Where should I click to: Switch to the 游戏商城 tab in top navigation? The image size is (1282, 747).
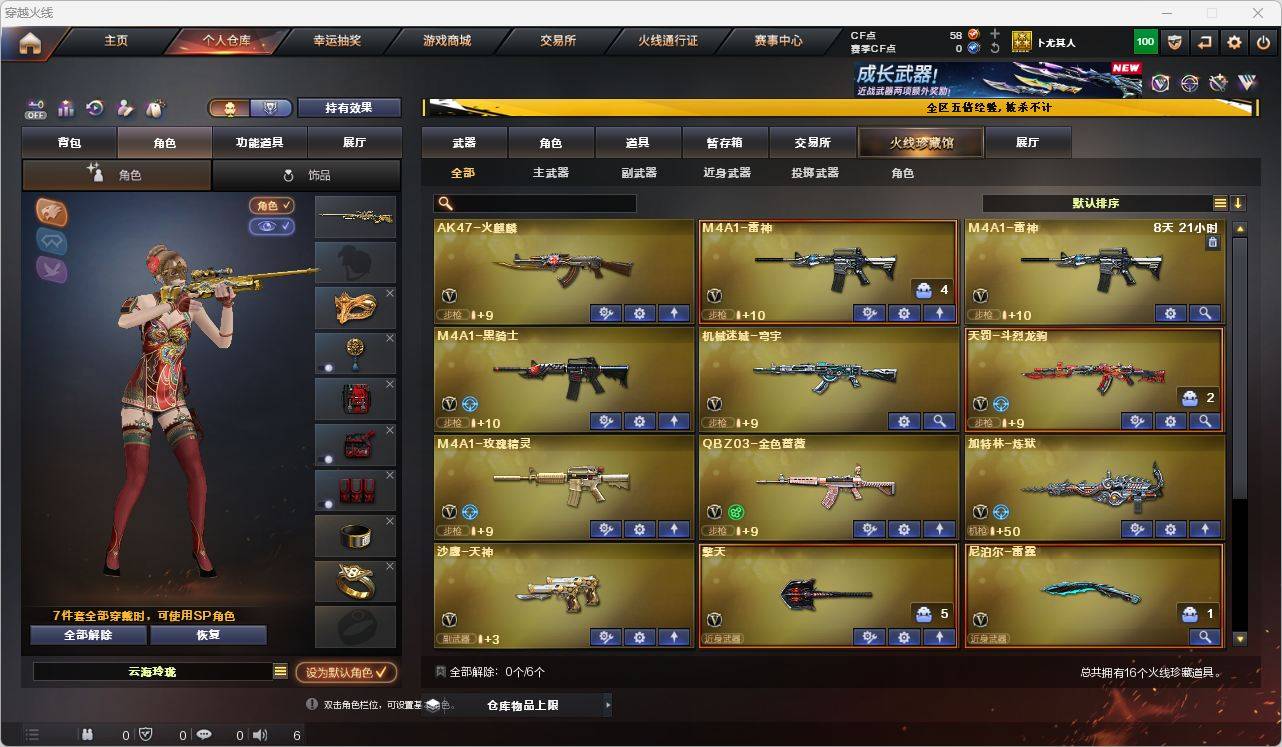coord(446,41)
